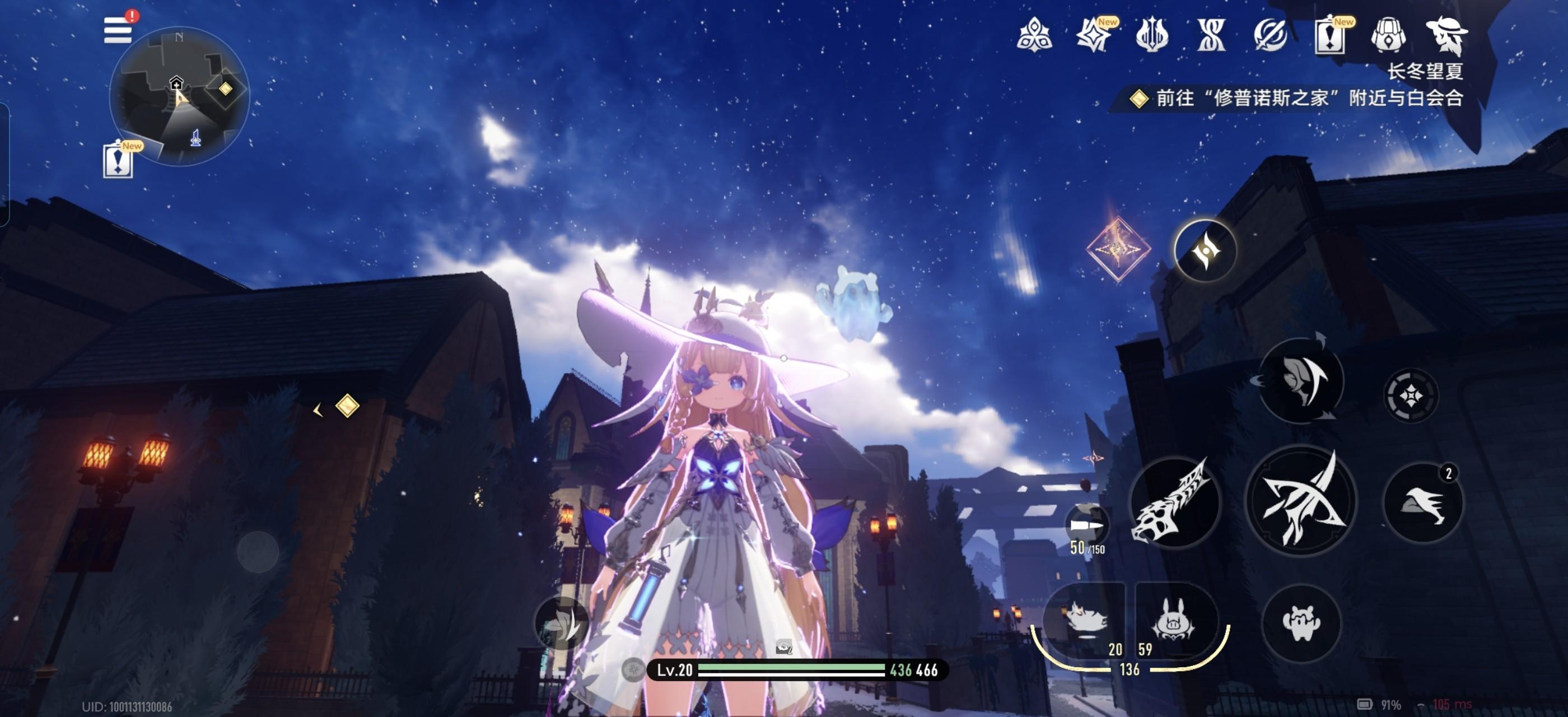The height and width of the screenshot is (717, 1568).
Task: Open the hat character profile icon
Action: (x=1446, y=35)
